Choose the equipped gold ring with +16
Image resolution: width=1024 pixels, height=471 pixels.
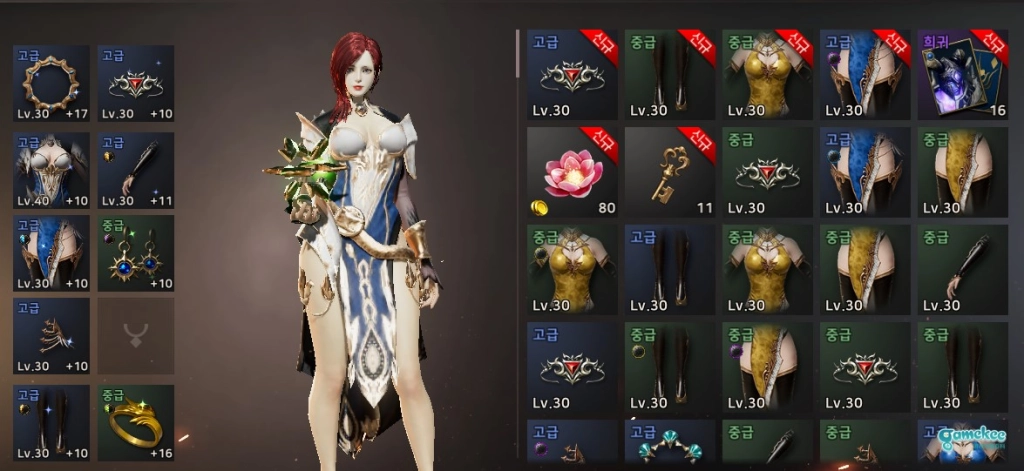click(135, 422)
